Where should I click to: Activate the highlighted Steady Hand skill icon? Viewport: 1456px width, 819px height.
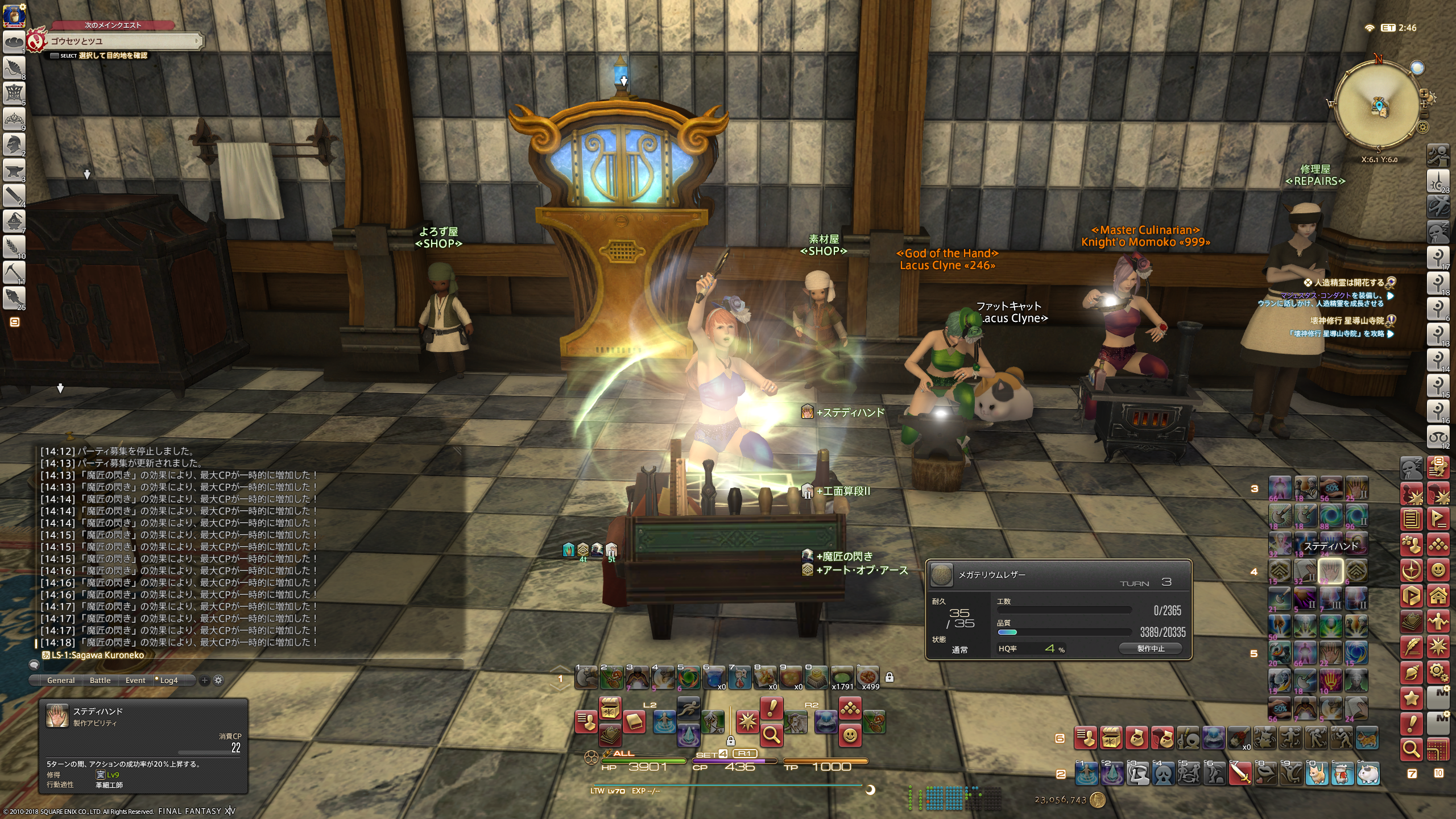pos(1330,570)
